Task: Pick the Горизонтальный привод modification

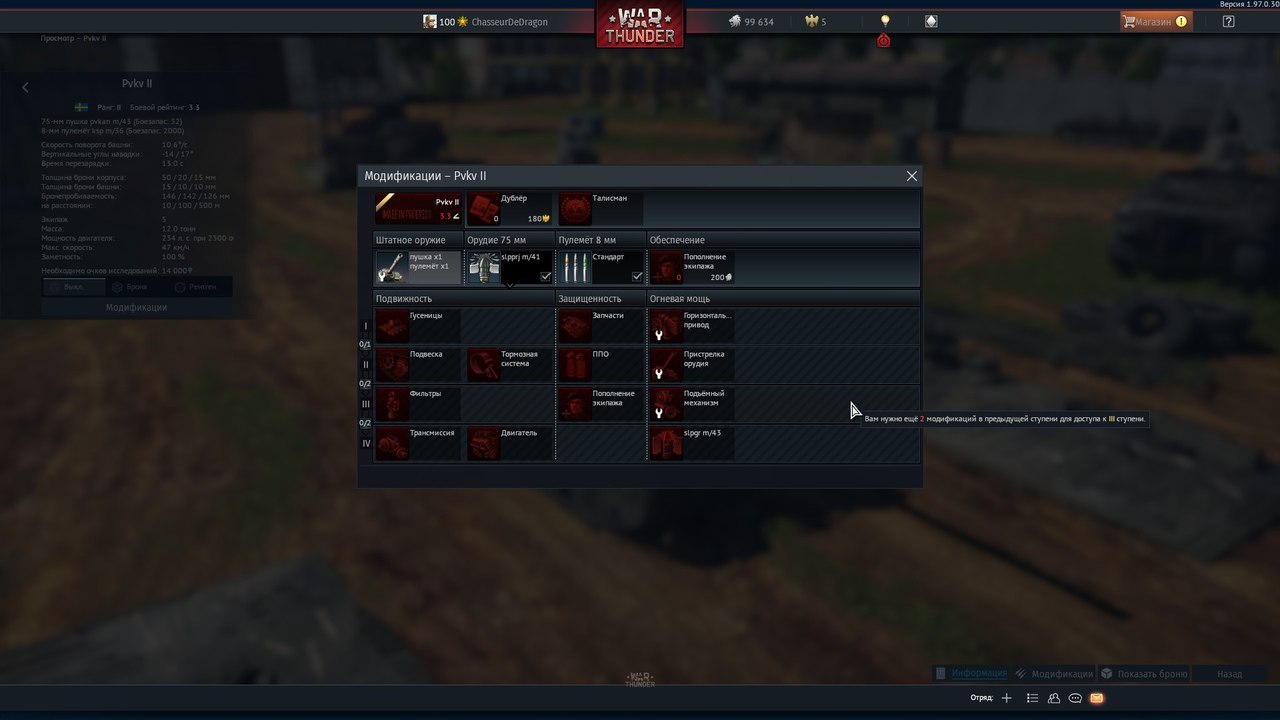Action: [x=692, y=326]
